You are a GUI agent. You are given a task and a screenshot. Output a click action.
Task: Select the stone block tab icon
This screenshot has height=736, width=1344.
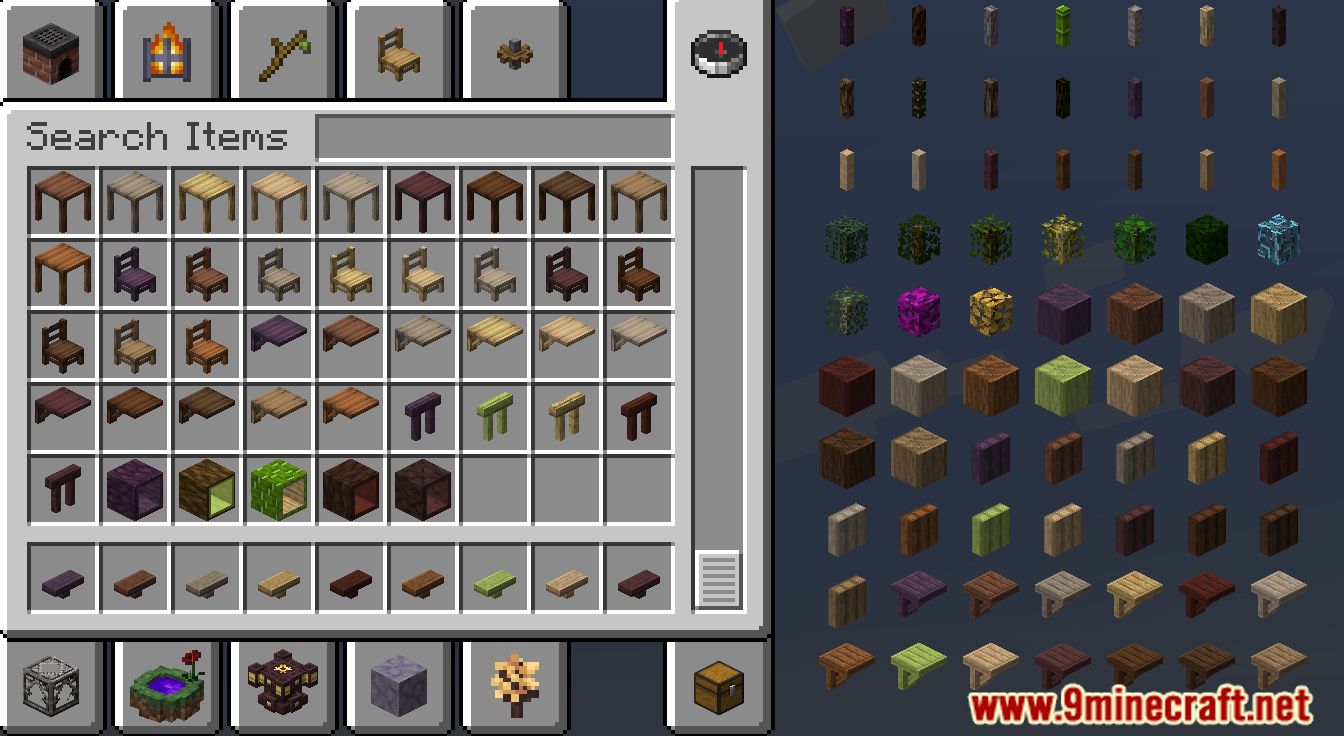point(399,685)
